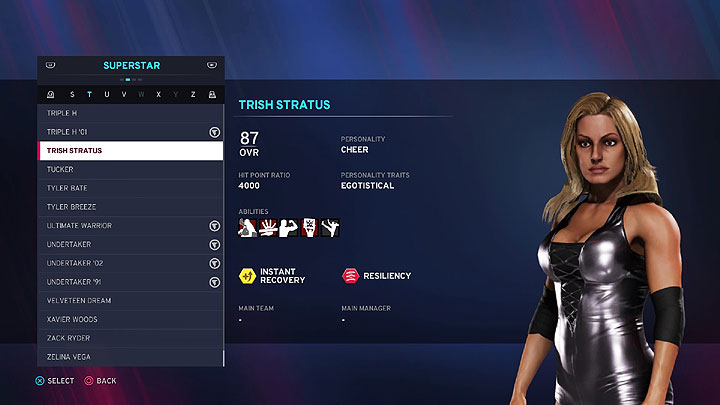This screenshot has width=720, height=405.
Task: Switch to the letter U filter
Action: pos(106,95)
